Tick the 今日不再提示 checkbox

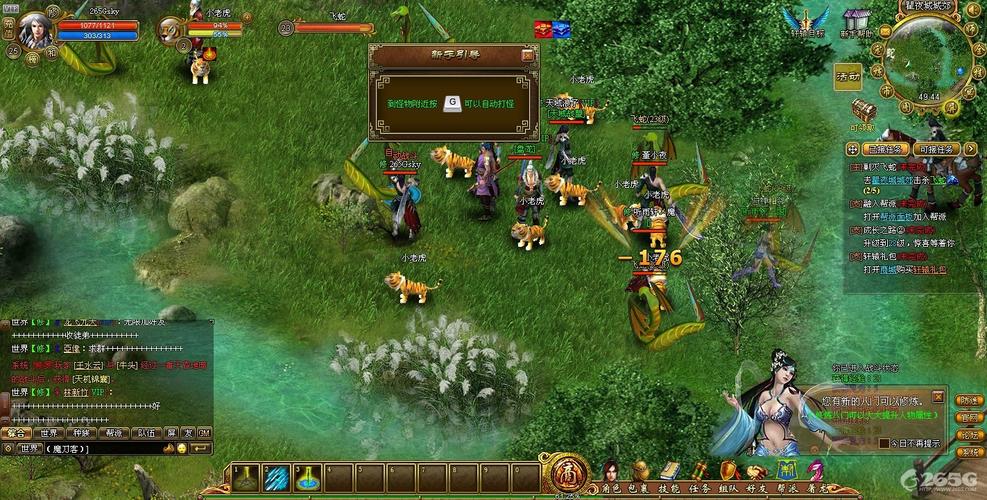click(x=883, y=442)
